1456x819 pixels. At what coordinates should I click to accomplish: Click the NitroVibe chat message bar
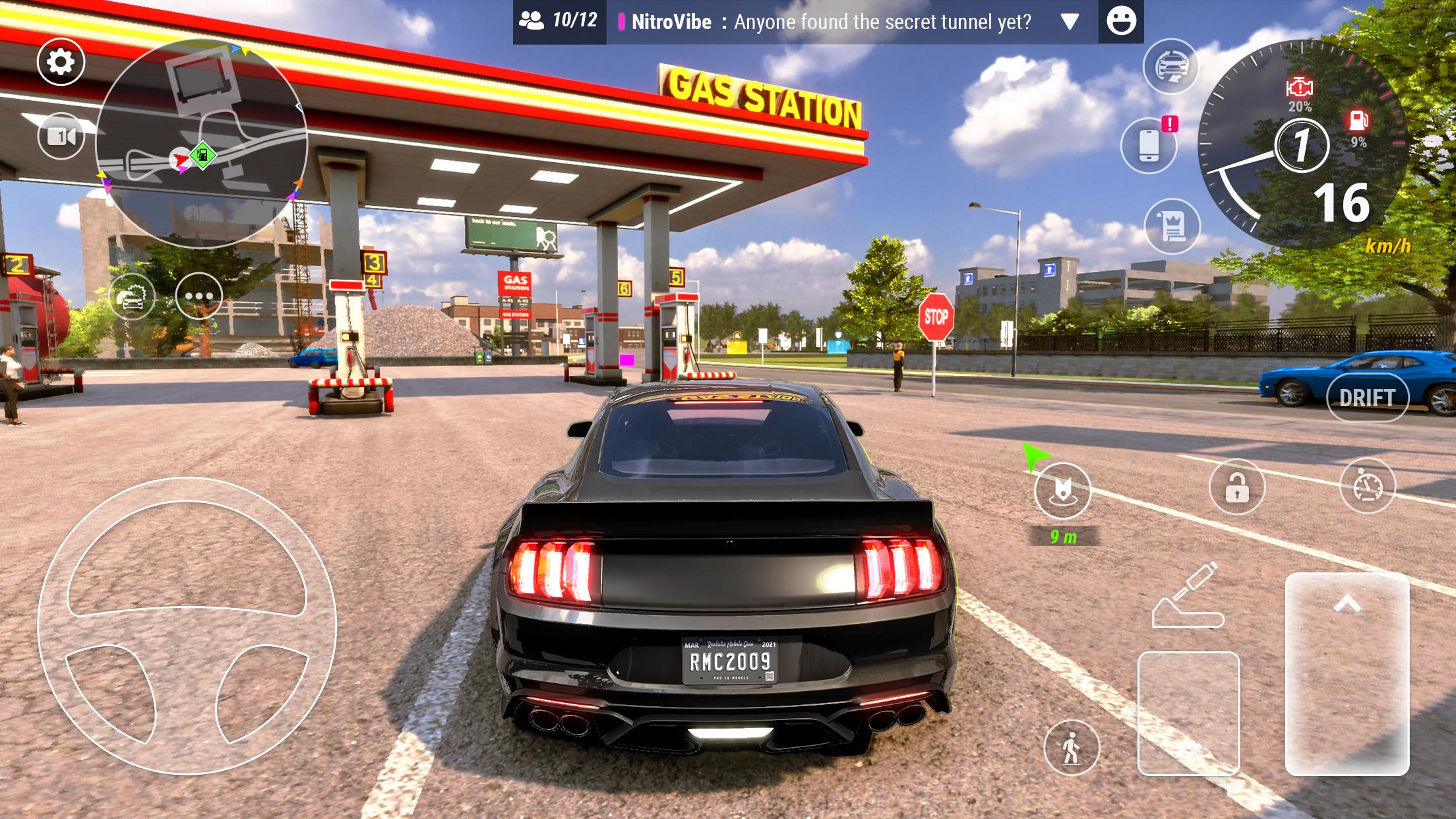click(x=831, y=22)
